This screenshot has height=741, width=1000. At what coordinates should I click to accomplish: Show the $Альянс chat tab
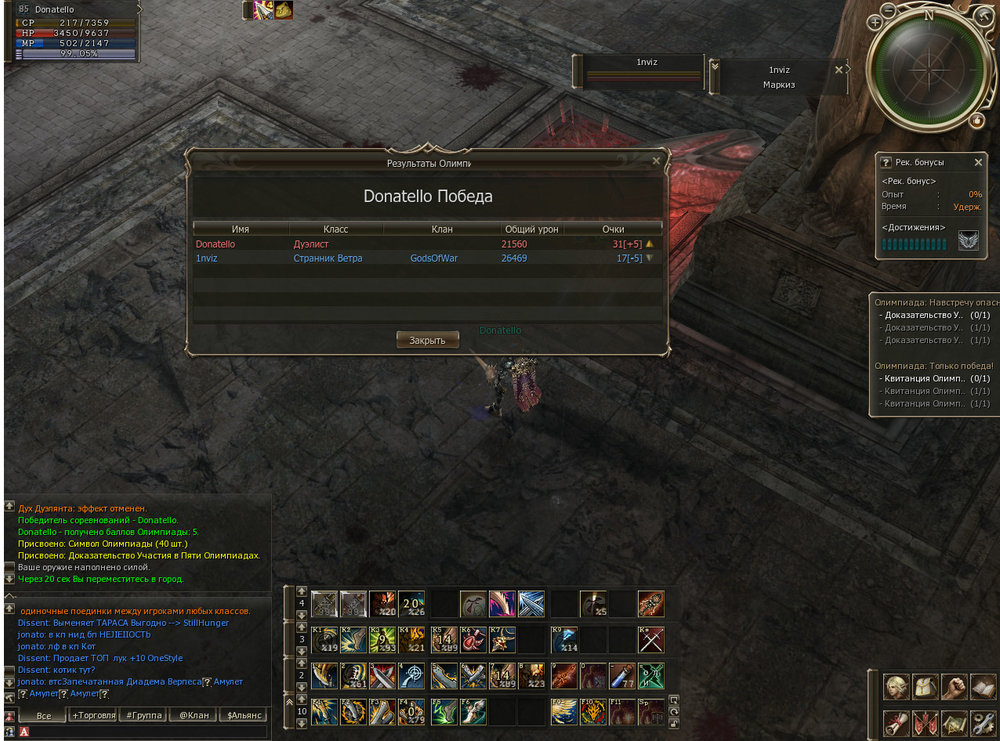245,716
